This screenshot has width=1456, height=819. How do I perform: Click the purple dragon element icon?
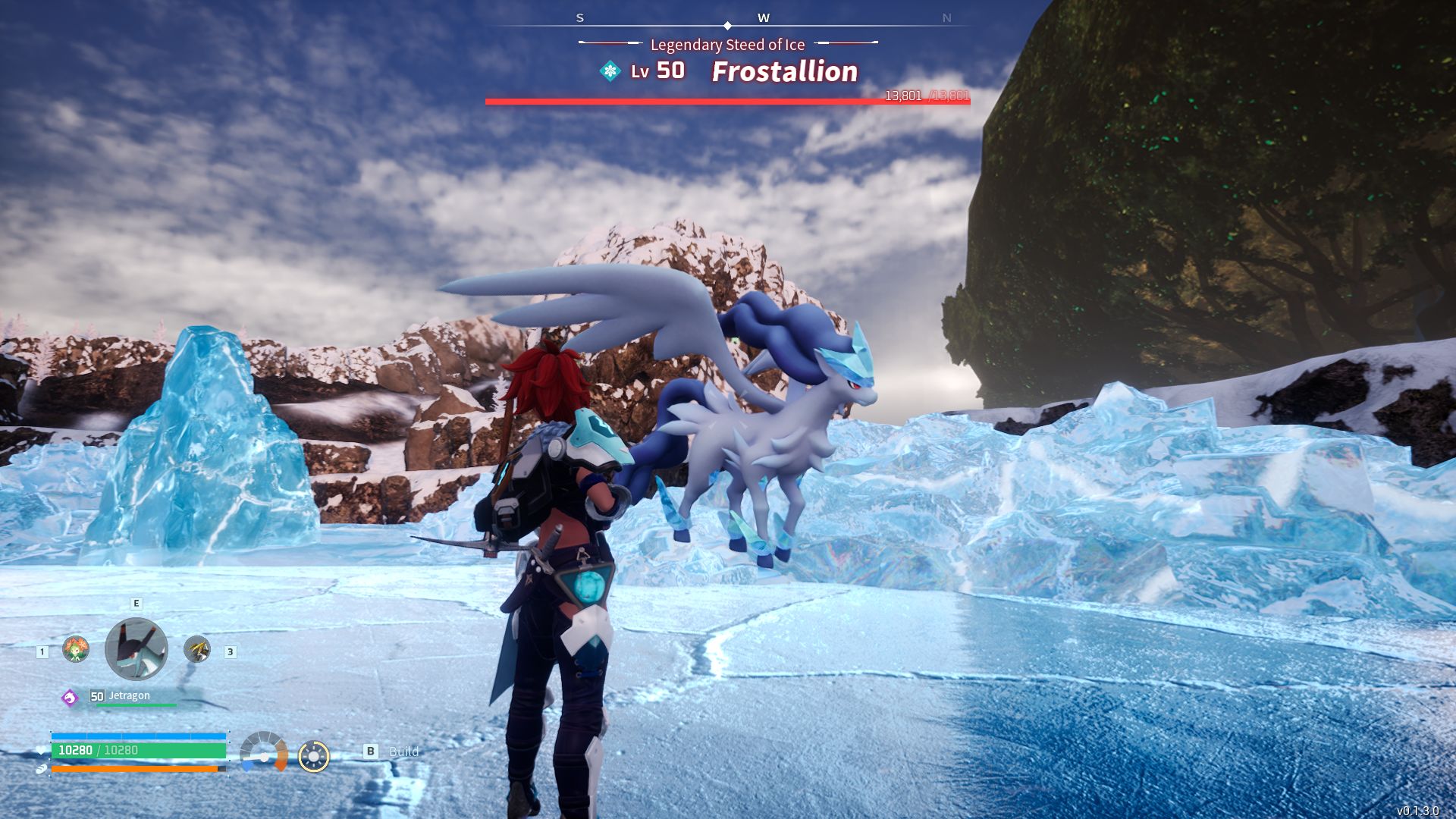pyautogui.click(x=70, y=698)
